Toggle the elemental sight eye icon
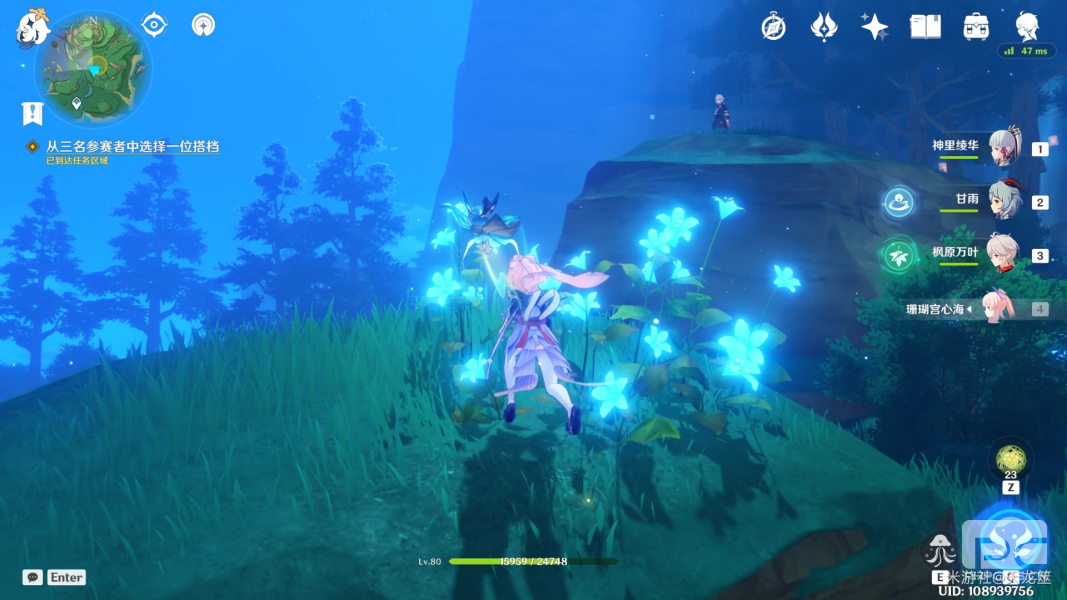This screenshot has height=600, width=1067. (154, 24)
